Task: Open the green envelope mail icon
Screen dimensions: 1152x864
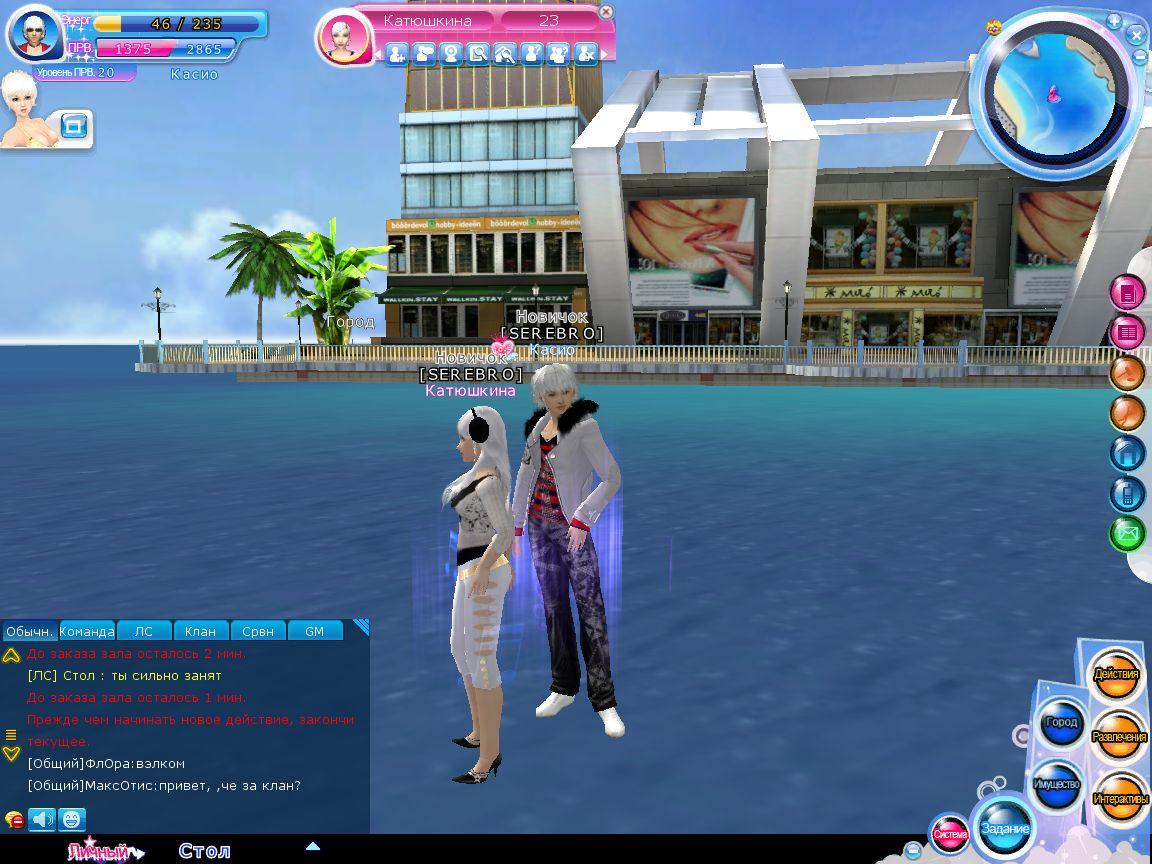Action: (x=1128, y=534)
